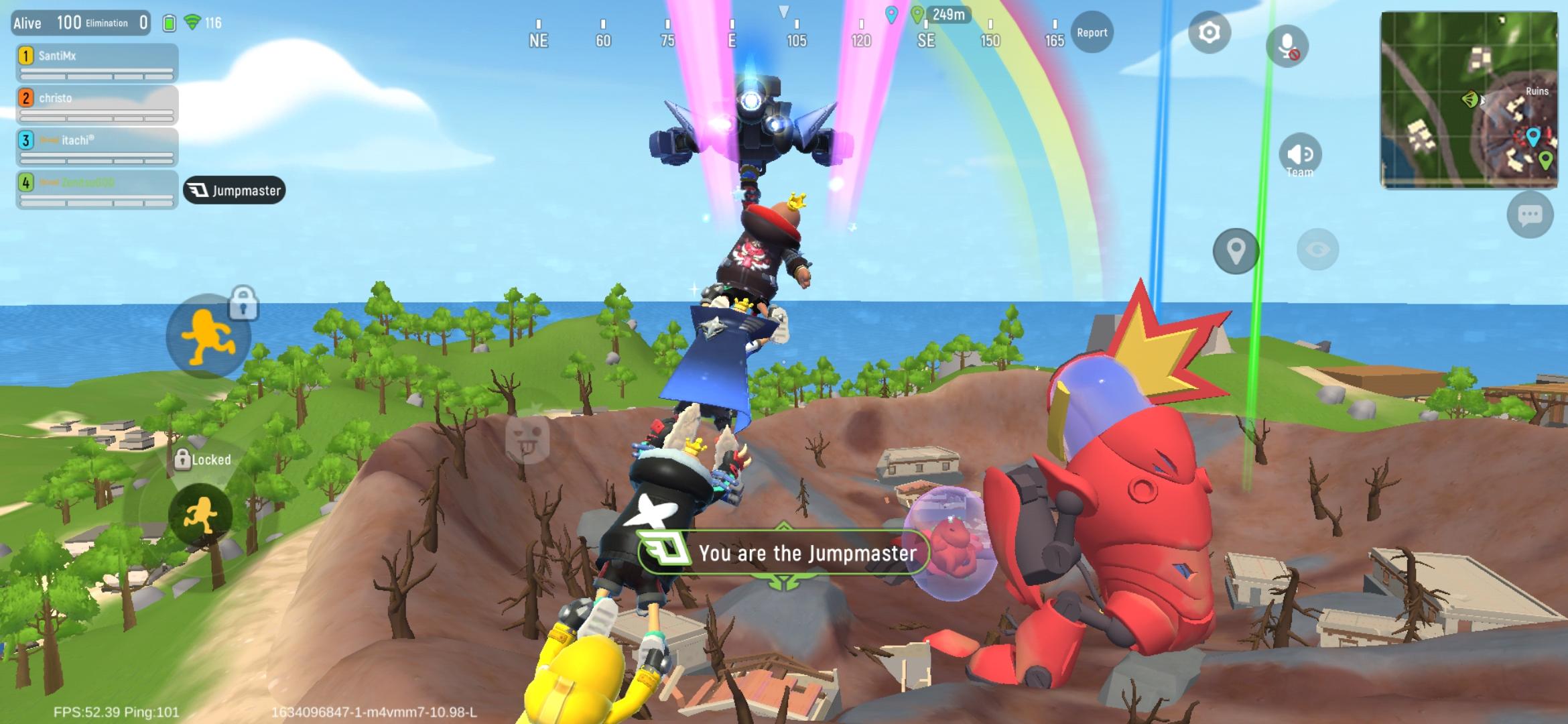Select the fourth squad member row
Image resolution: width=1568 pixels, height=724 pixels.
click(x=97, y=190)
